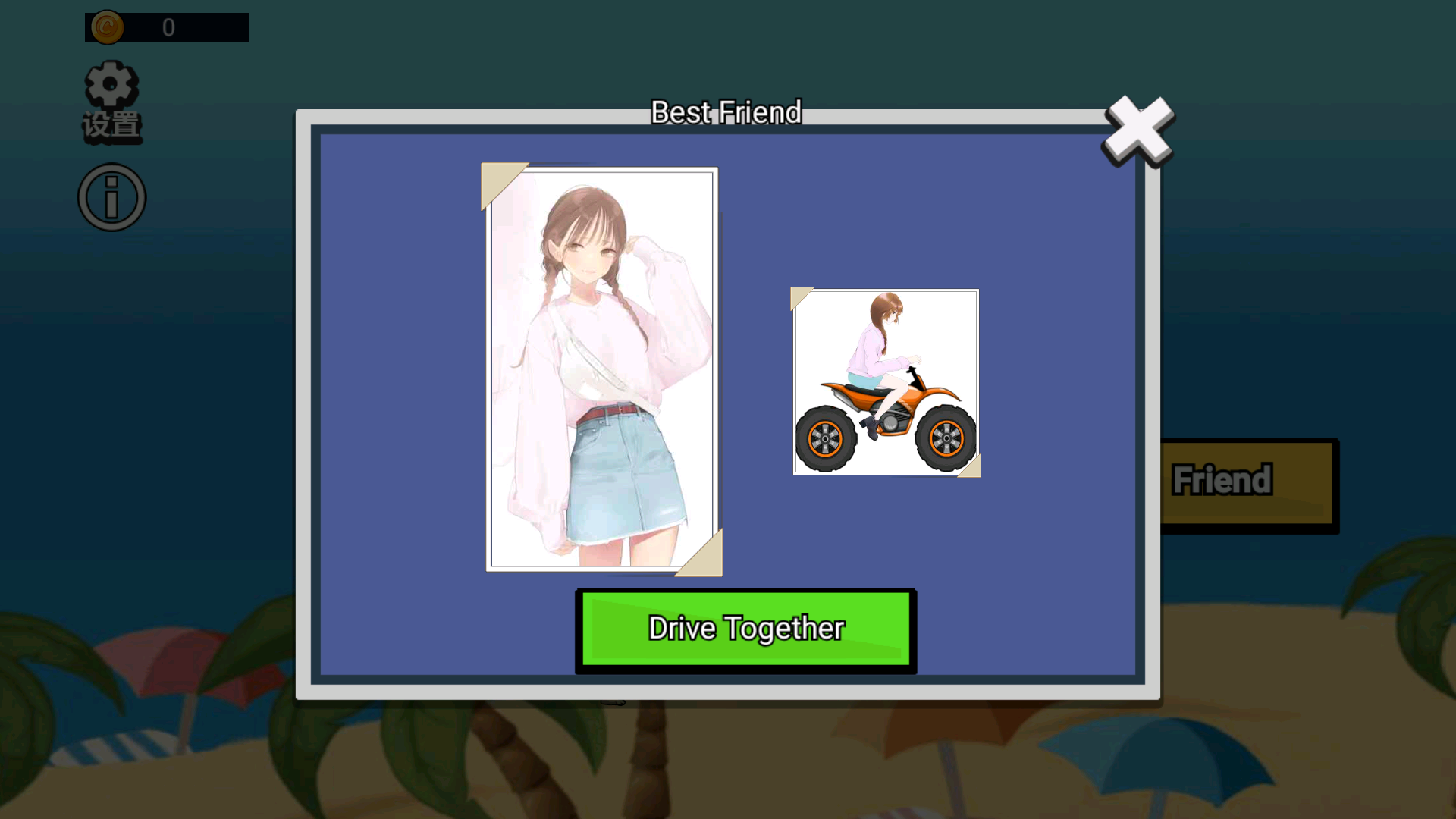Viewport: 1456px width, 819px height.
Task: Click the photo corner fold on the portrait
Action: point(504,186)
